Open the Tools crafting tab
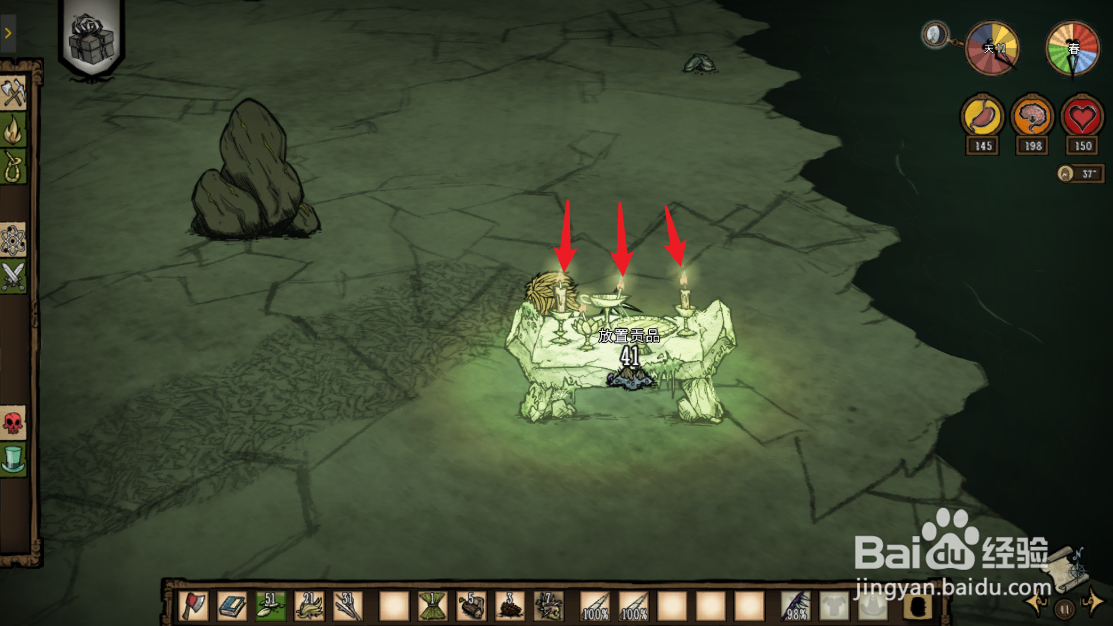Image resolution: width=1113 pixels, height=626 pixels. (x=14, y=94)
